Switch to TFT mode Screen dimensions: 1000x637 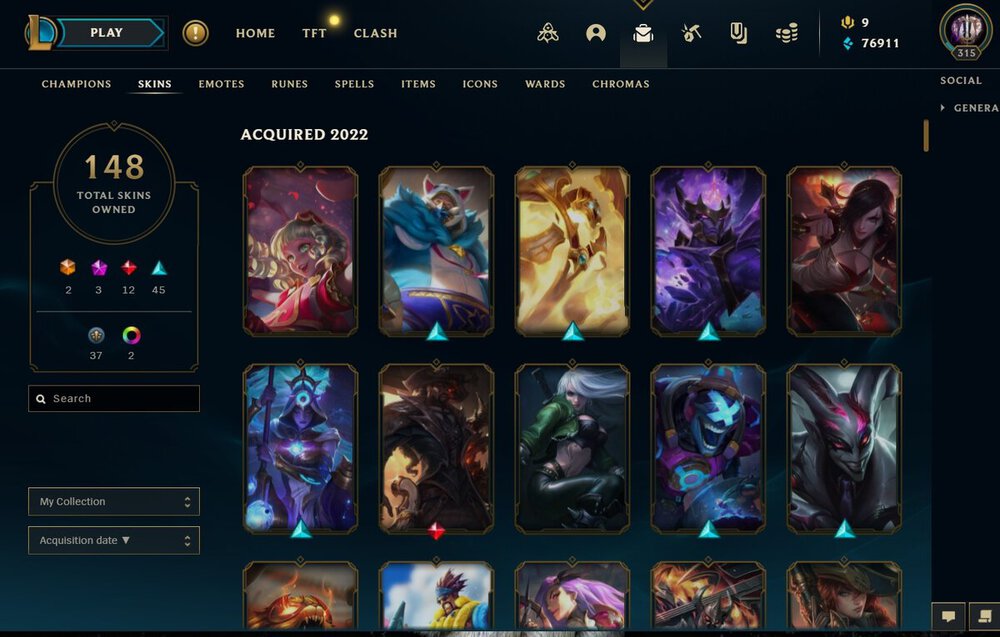point(314,33)
